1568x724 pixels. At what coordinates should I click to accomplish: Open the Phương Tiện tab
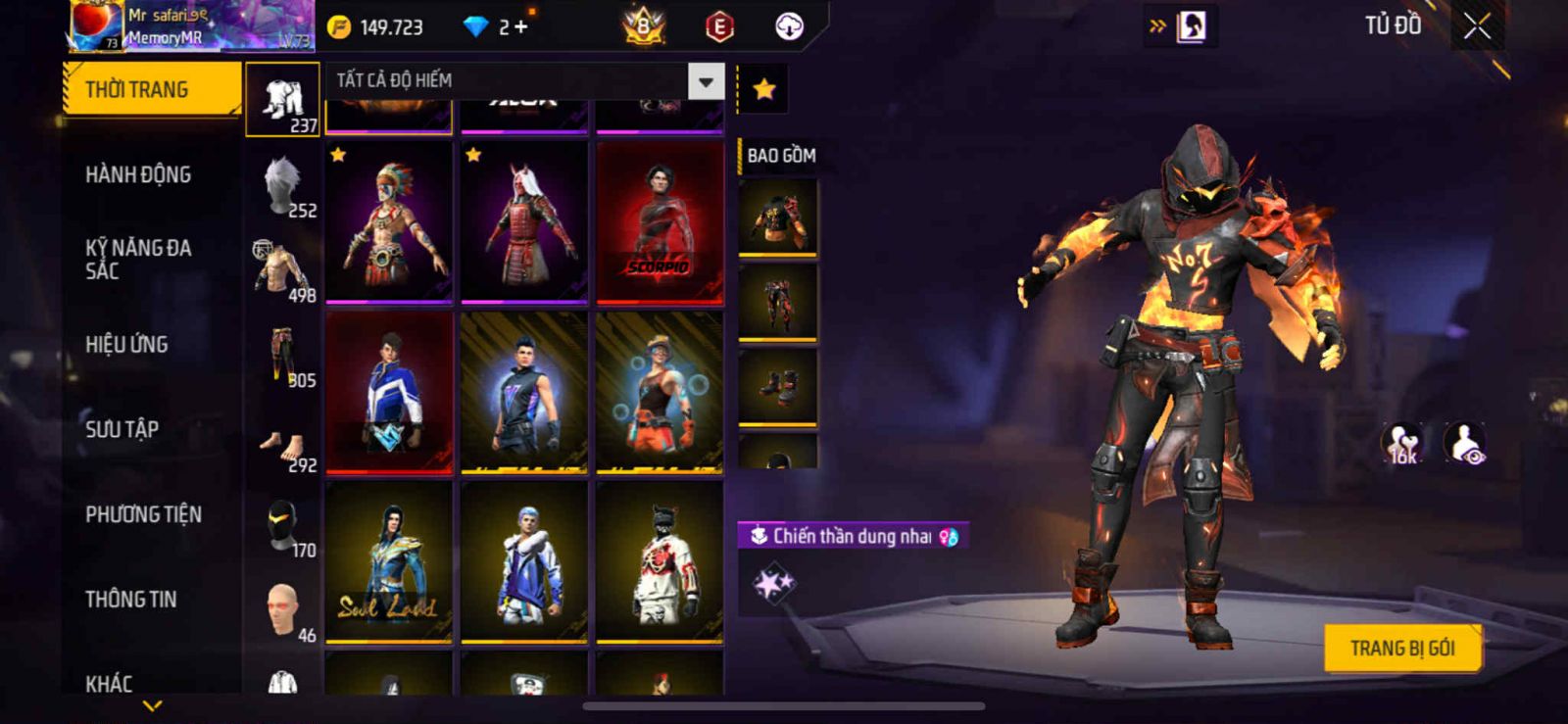coord(143,514)
